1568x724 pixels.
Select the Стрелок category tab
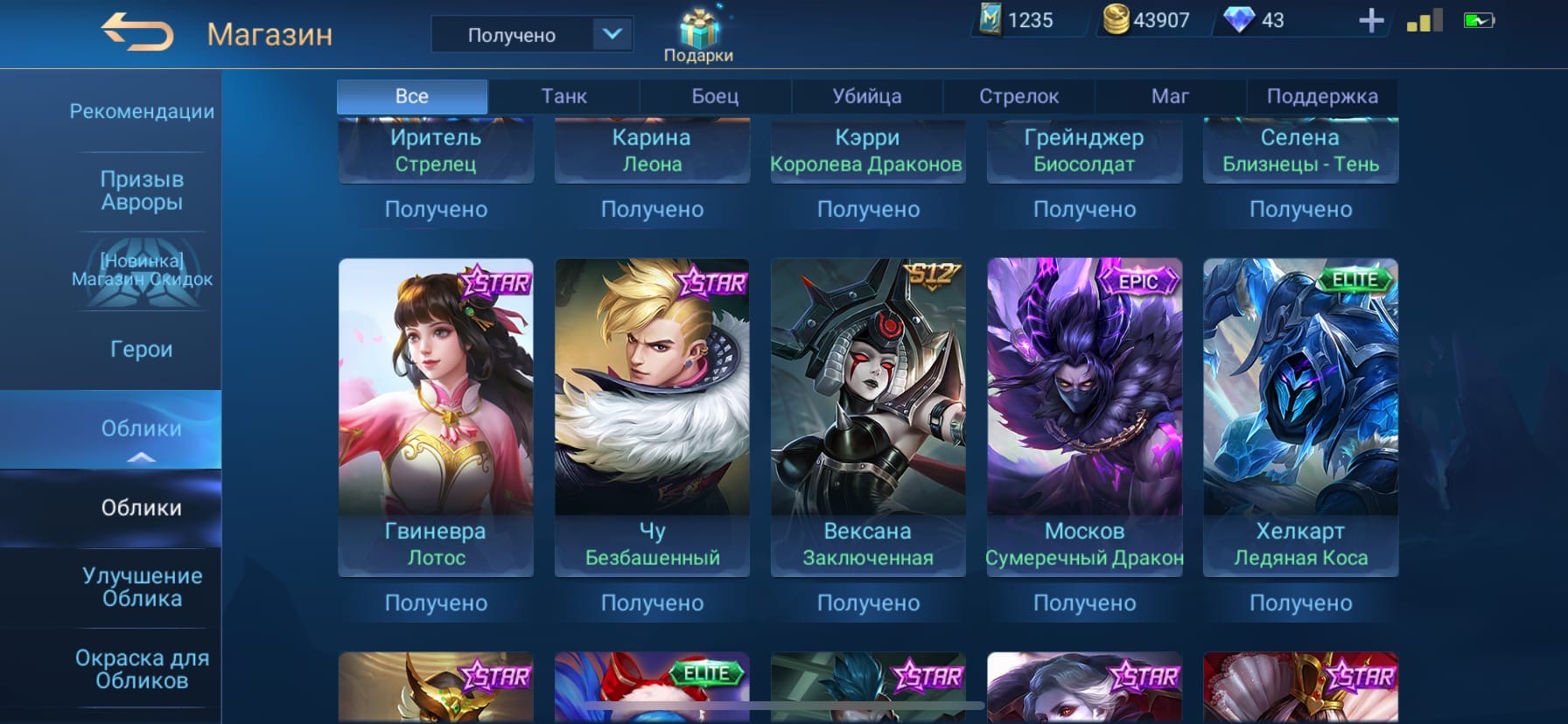point(1018,96)
